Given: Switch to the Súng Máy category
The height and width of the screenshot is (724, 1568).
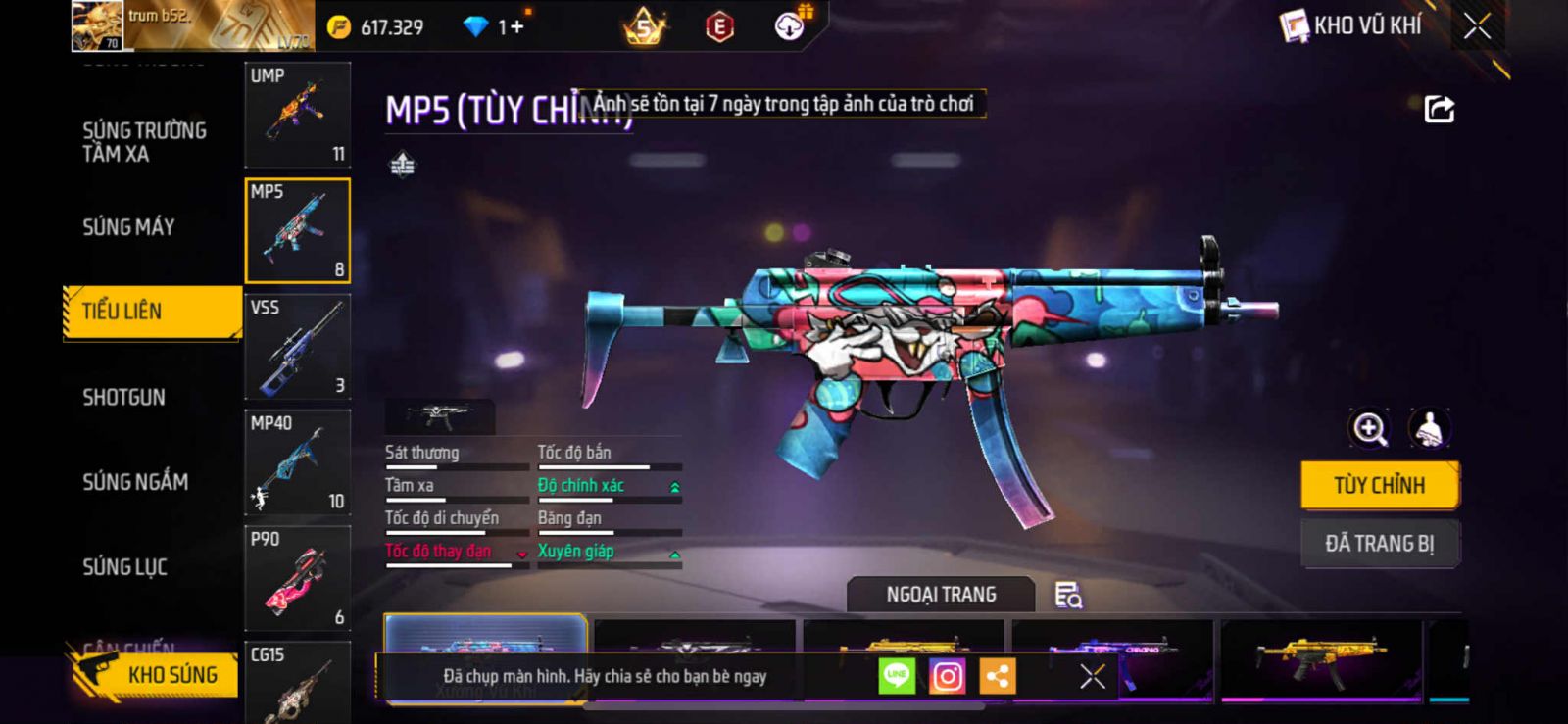Looking at the screenshot, I should (128, 227).
